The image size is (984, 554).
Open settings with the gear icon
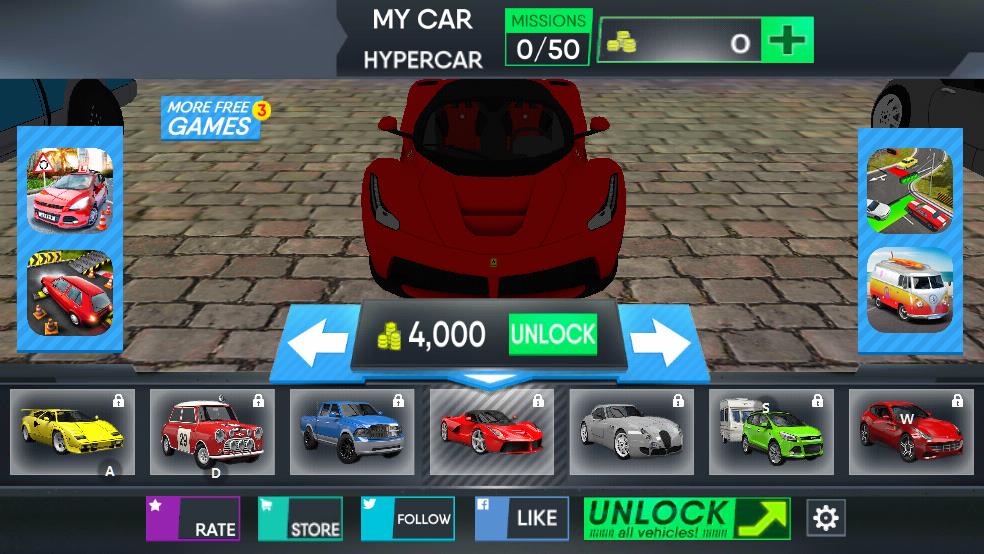point(826,518)
